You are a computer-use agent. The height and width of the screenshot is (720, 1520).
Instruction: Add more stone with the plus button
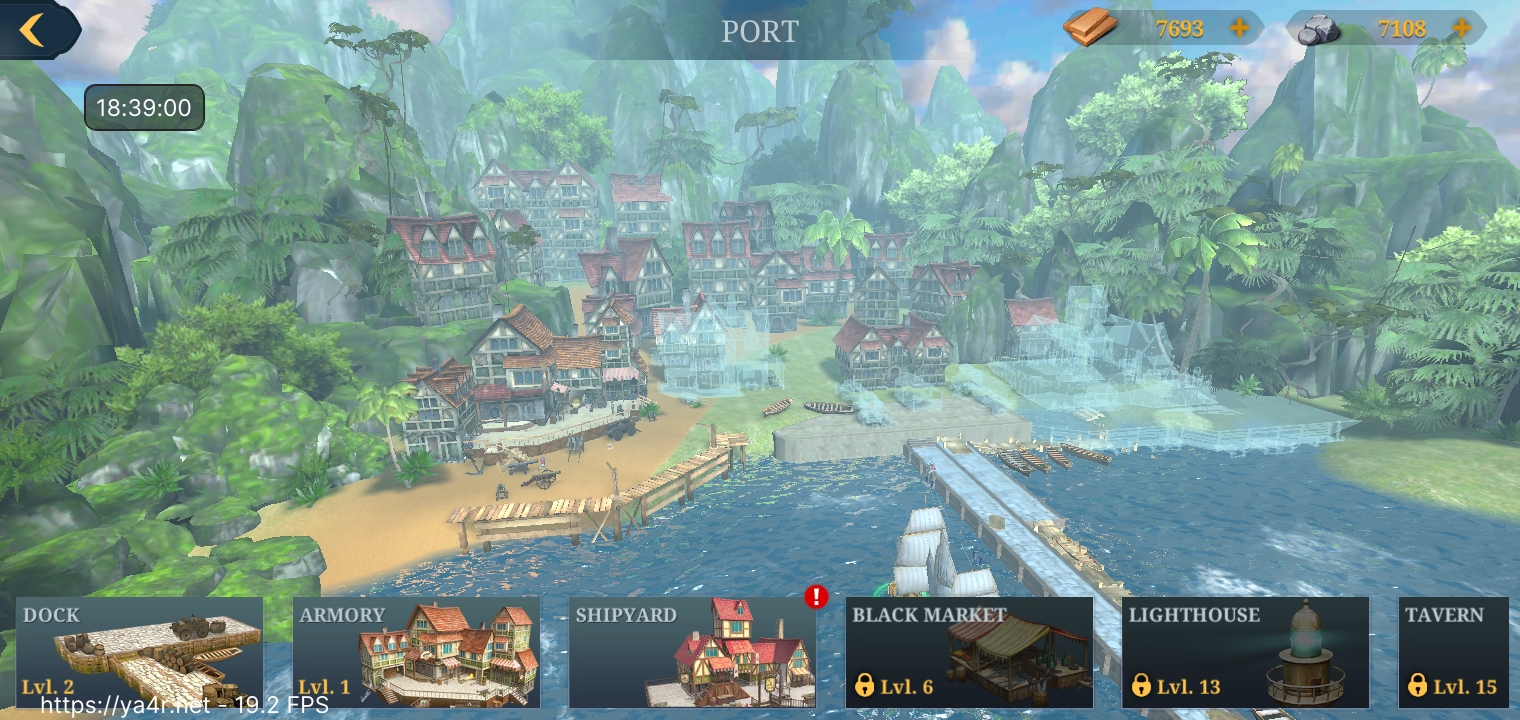(1461, 29)
